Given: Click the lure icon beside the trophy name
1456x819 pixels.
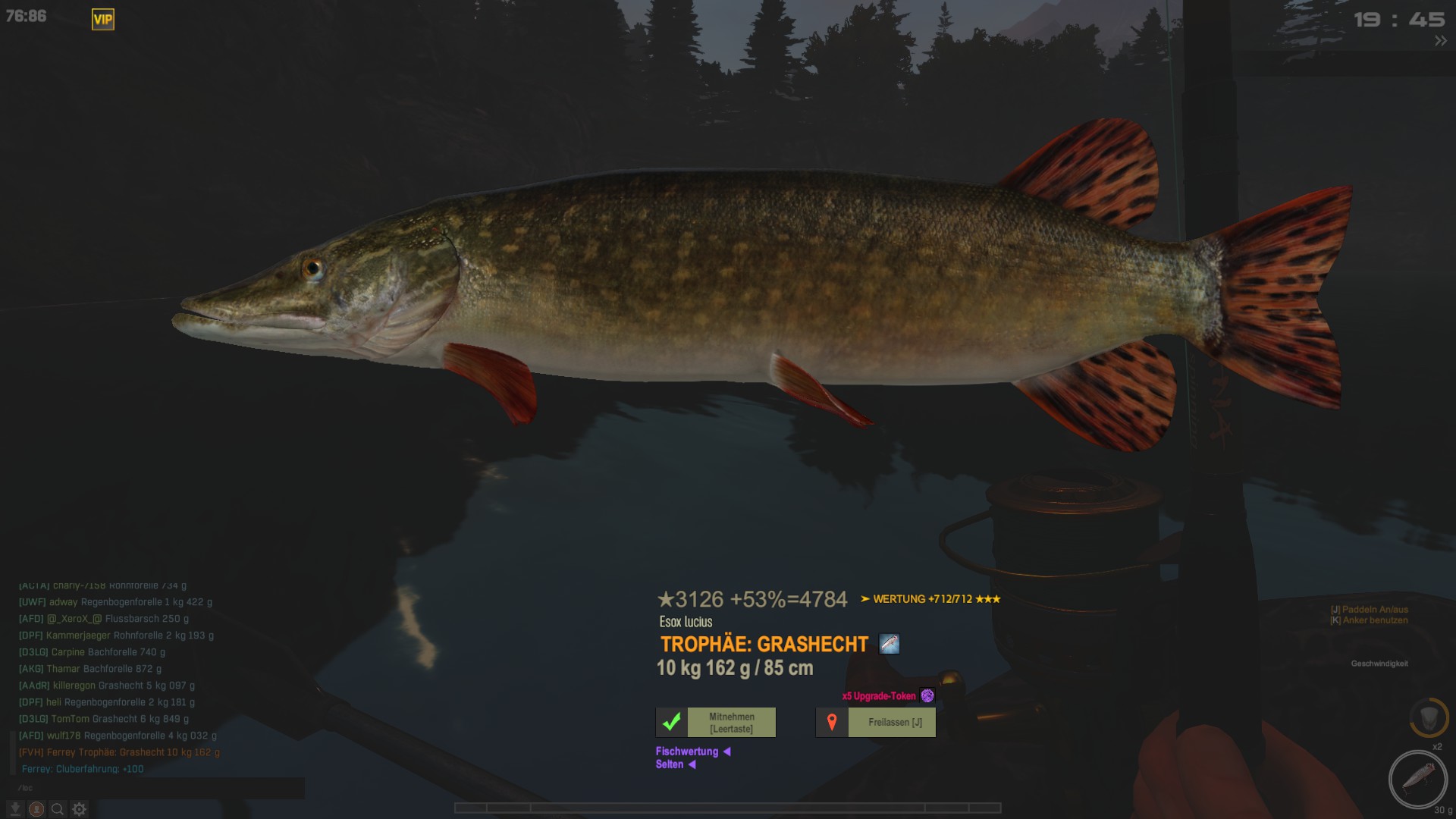Looking at the screenshot, I should pos(889,645).
